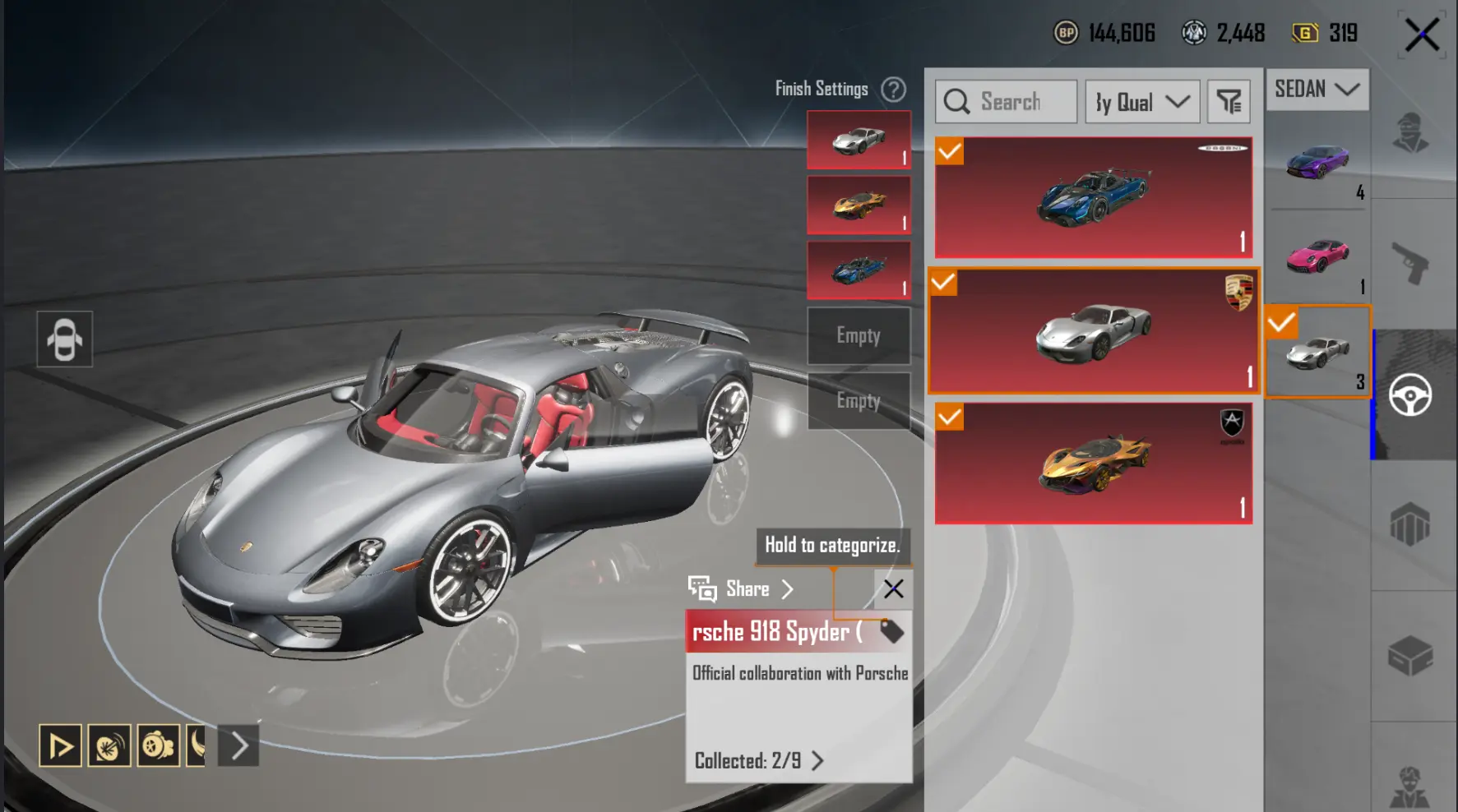
Task: Select the pink sports car category
Action: (1317, 256)
